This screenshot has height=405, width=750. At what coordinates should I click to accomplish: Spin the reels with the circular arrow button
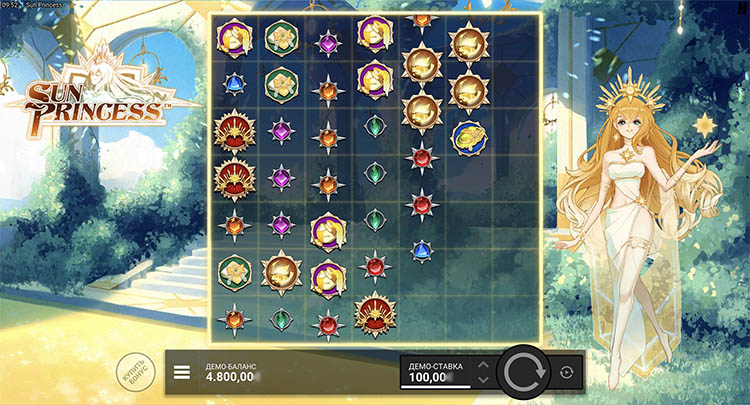[x=523, y=373]
